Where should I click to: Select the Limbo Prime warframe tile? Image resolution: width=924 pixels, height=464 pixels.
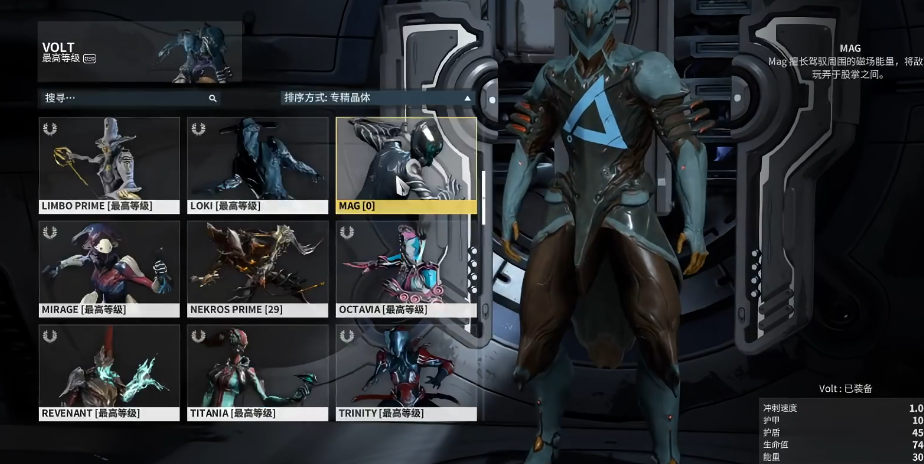(110, 165)
